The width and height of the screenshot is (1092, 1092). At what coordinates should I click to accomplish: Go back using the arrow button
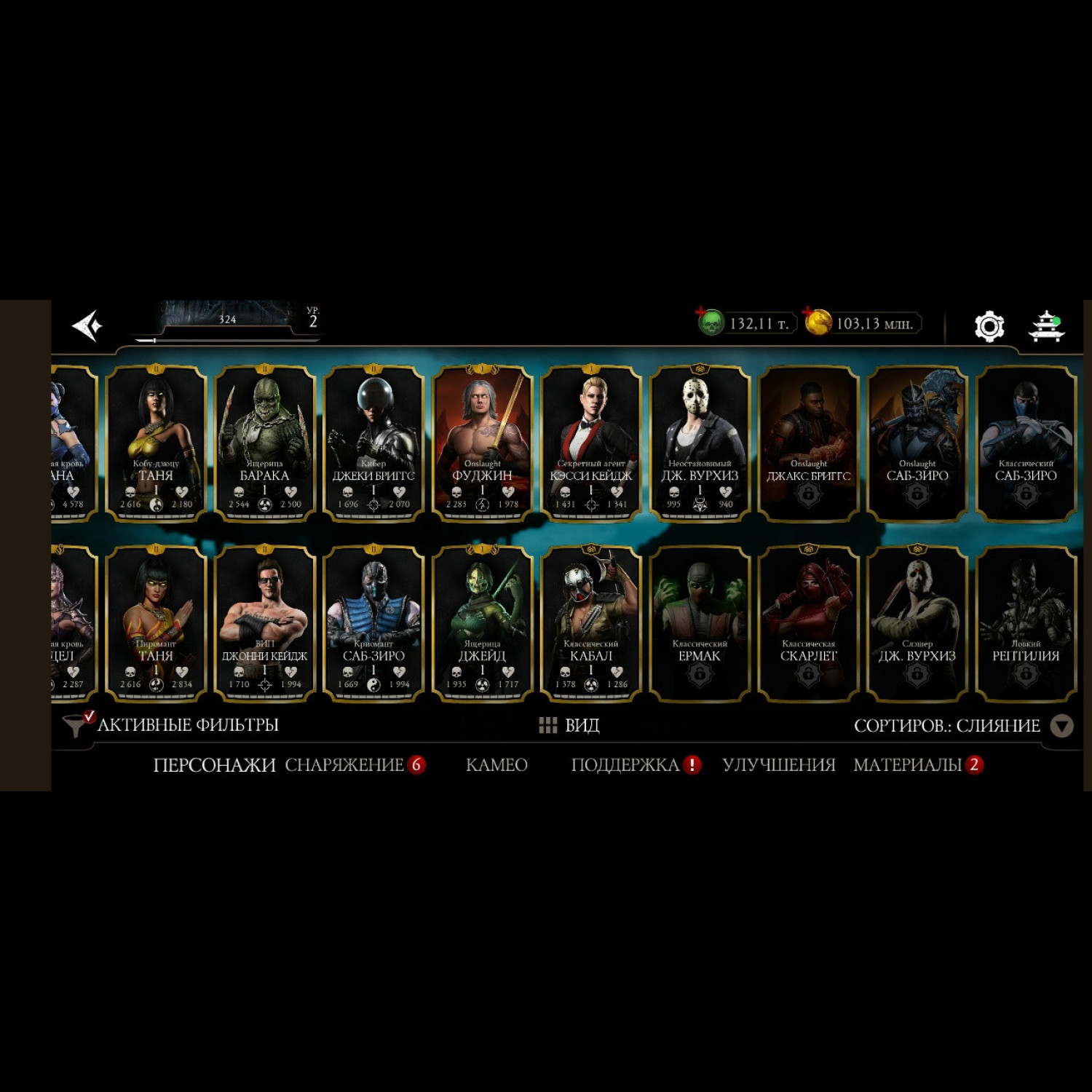tap(88, 325)
